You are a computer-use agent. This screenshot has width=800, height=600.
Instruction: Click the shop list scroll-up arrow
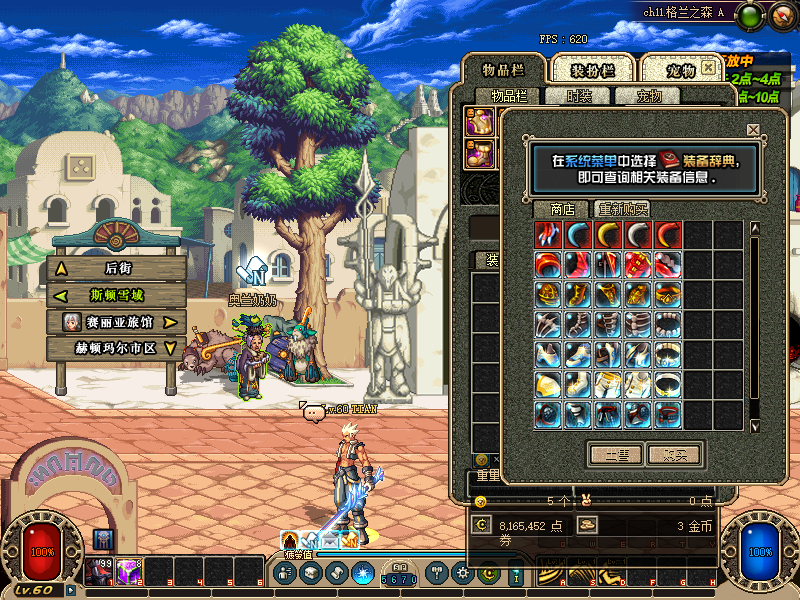pos(755,227)
